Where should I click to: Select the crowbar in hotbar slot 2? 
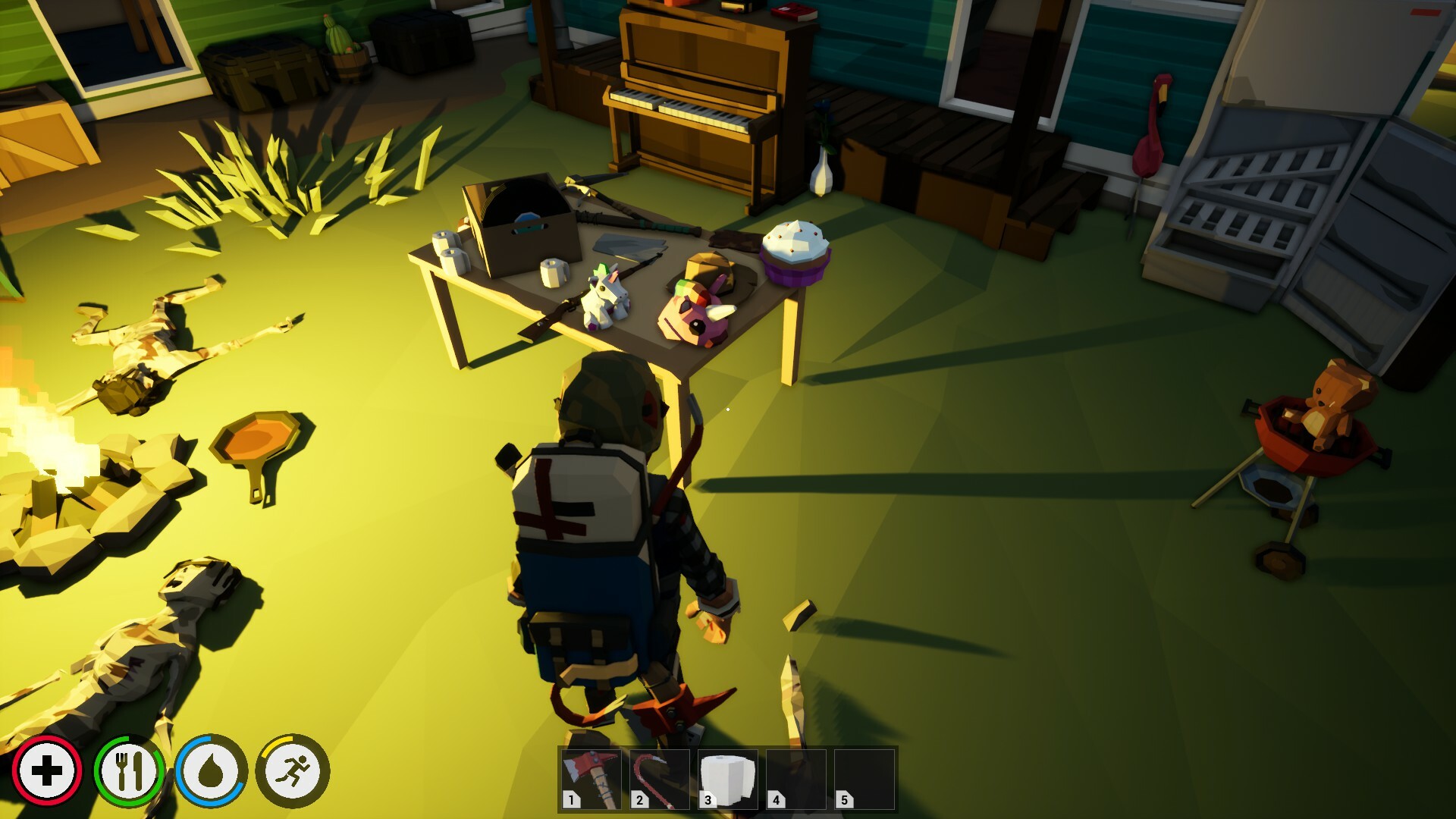point(660,778)
